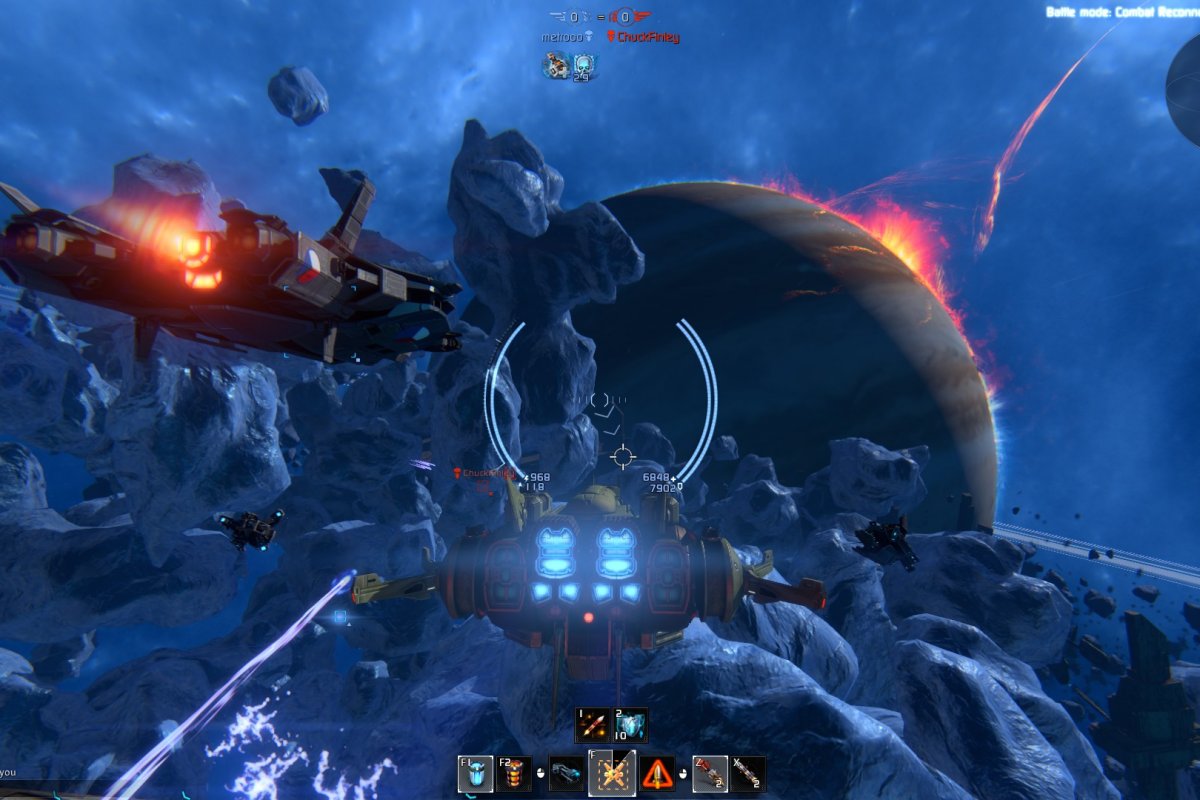This screenshot has width=1200, height=800.
Task: Choose the Z missile slot
Action: click(709, 774)
